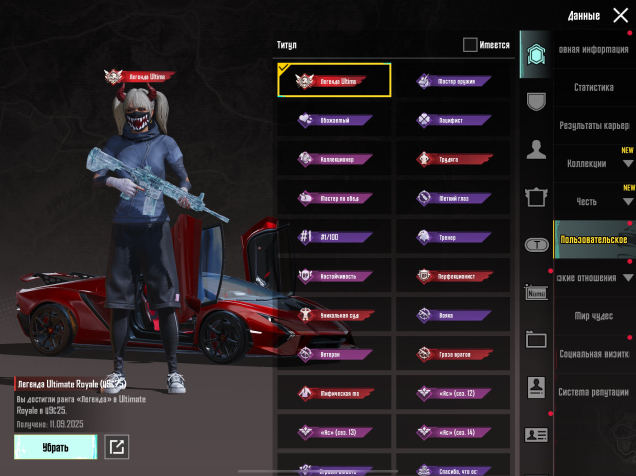Select the Гроза врагов title

click(452, 354)
